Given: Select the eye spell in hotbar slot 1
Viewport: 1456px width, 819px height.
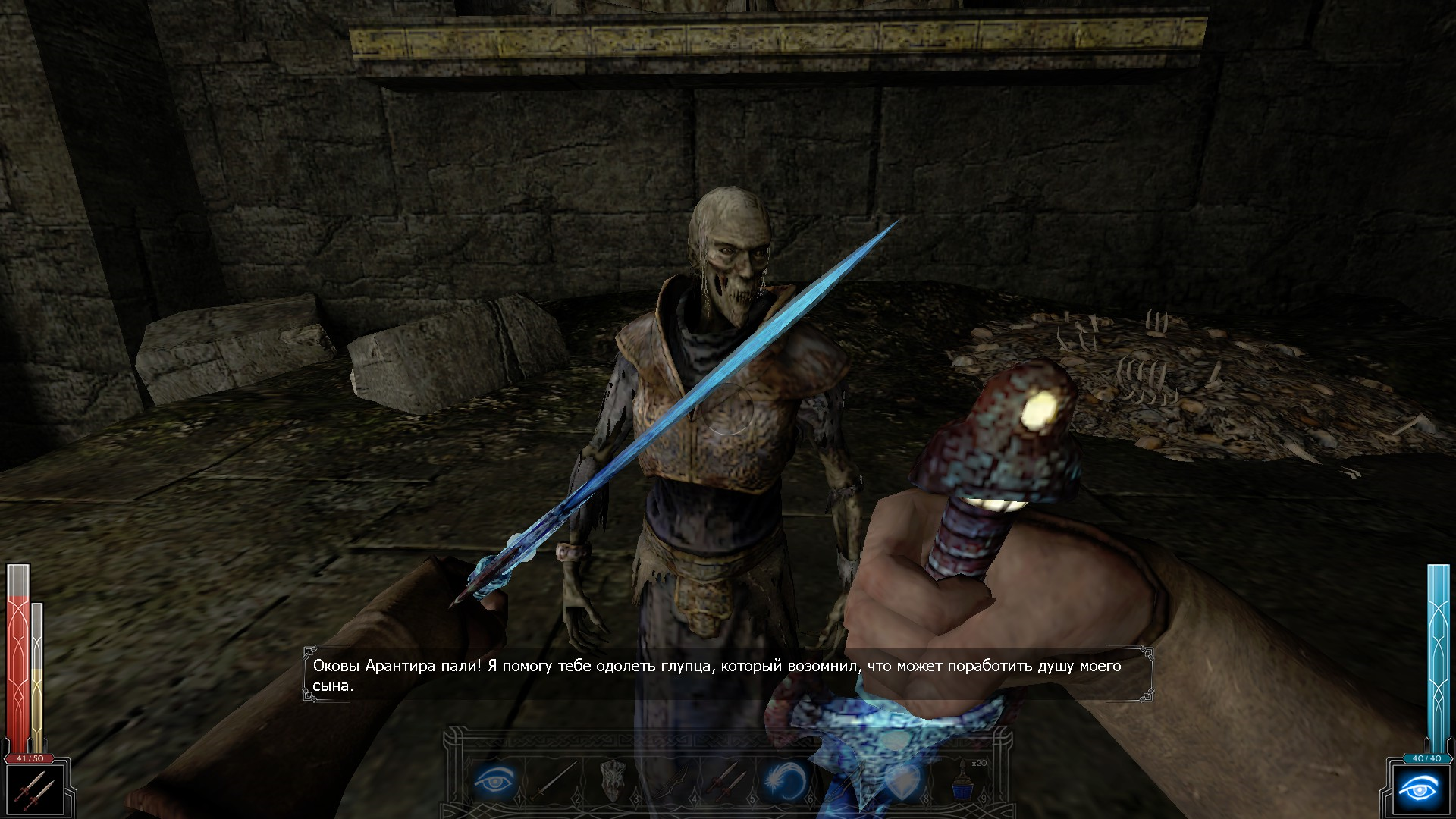Looking at the screenshot, I should pos(495,780).
